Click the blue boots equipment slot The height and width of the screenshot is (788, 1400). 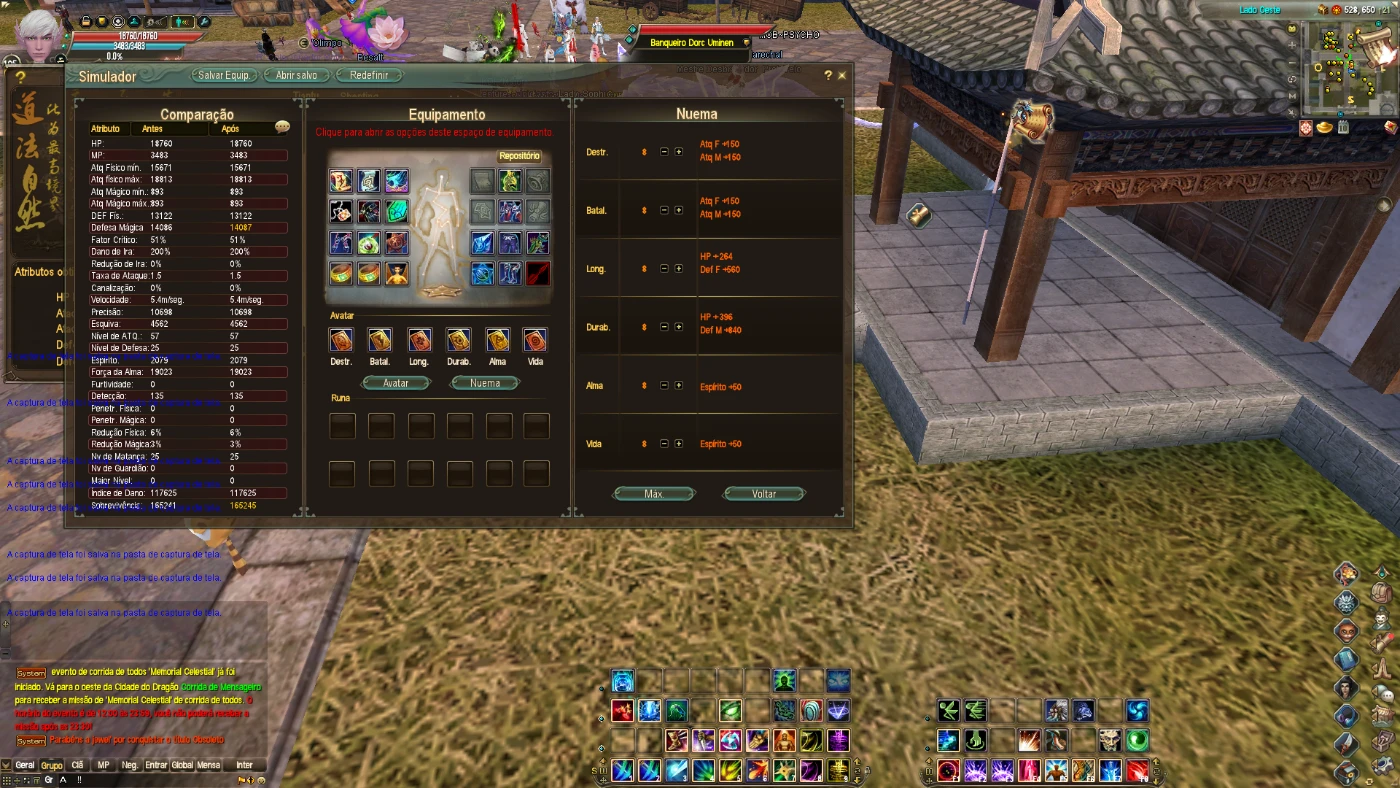(508, 274)
